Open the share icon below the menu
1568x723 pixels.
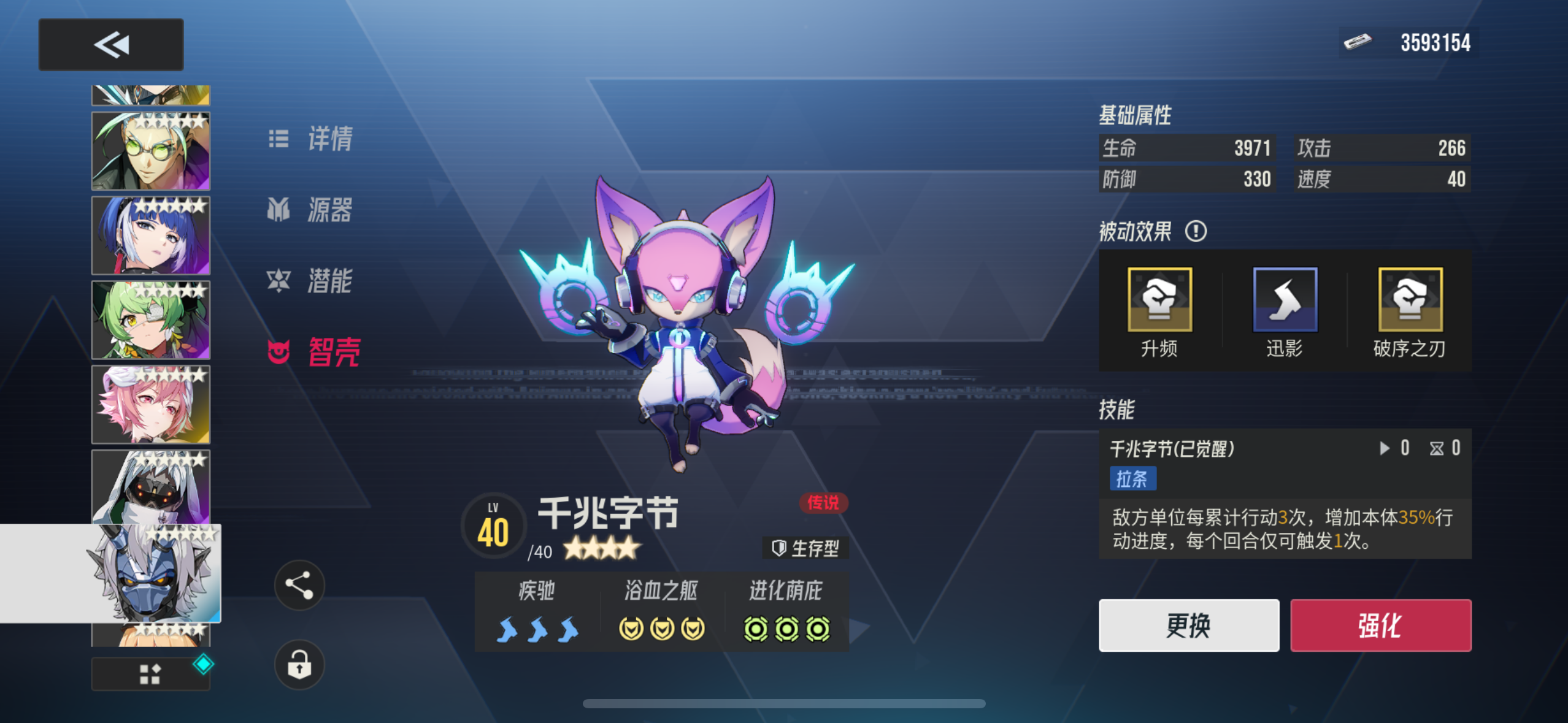[x=299, y=585]
